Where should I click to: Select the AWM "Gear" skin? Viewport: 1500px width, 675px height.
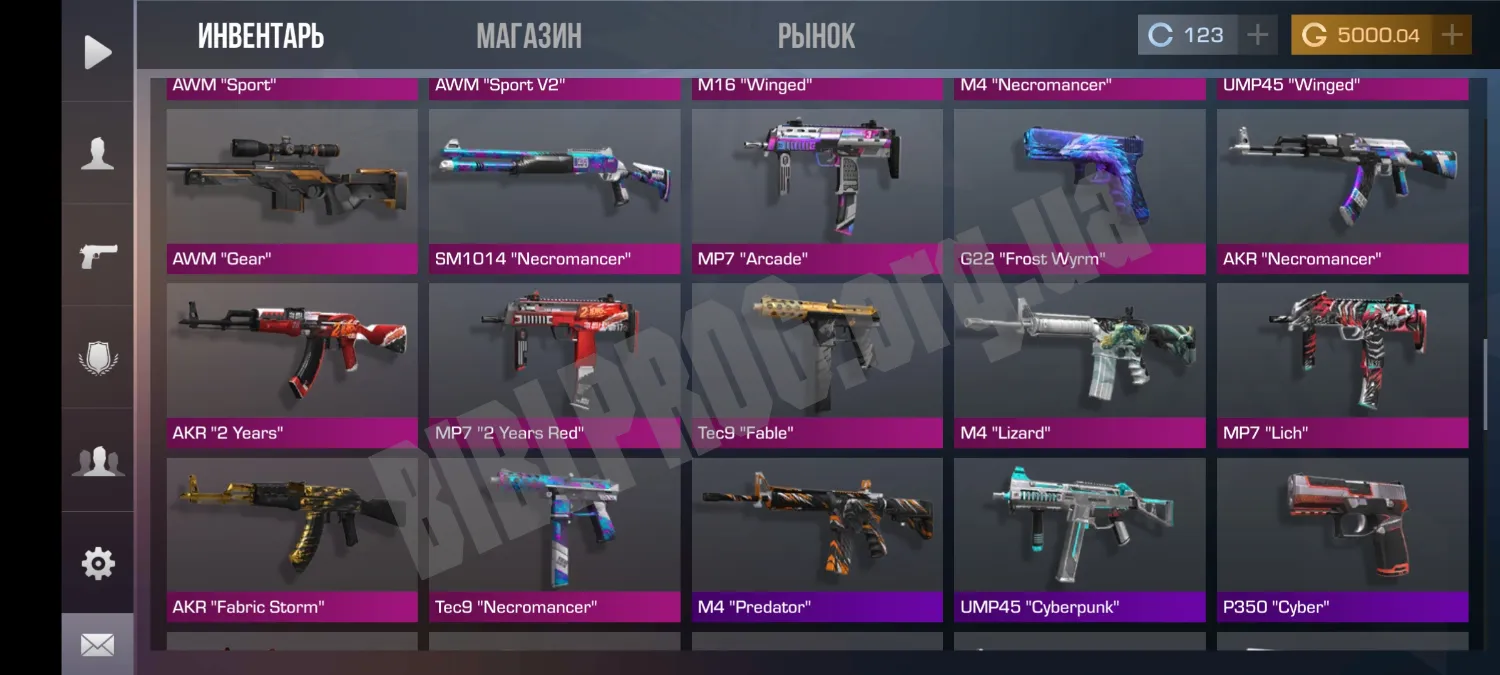tap(292, 190)
